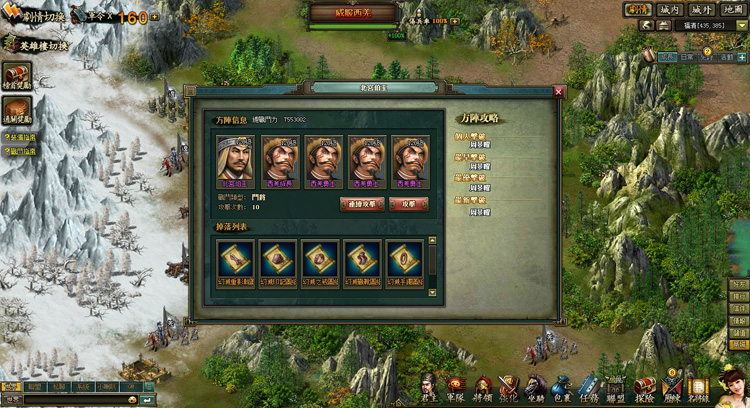Image resolution: width=750 pixels, height=408 pixels.
Task: Open the 包裹 bag inventory
Action: 562,387
